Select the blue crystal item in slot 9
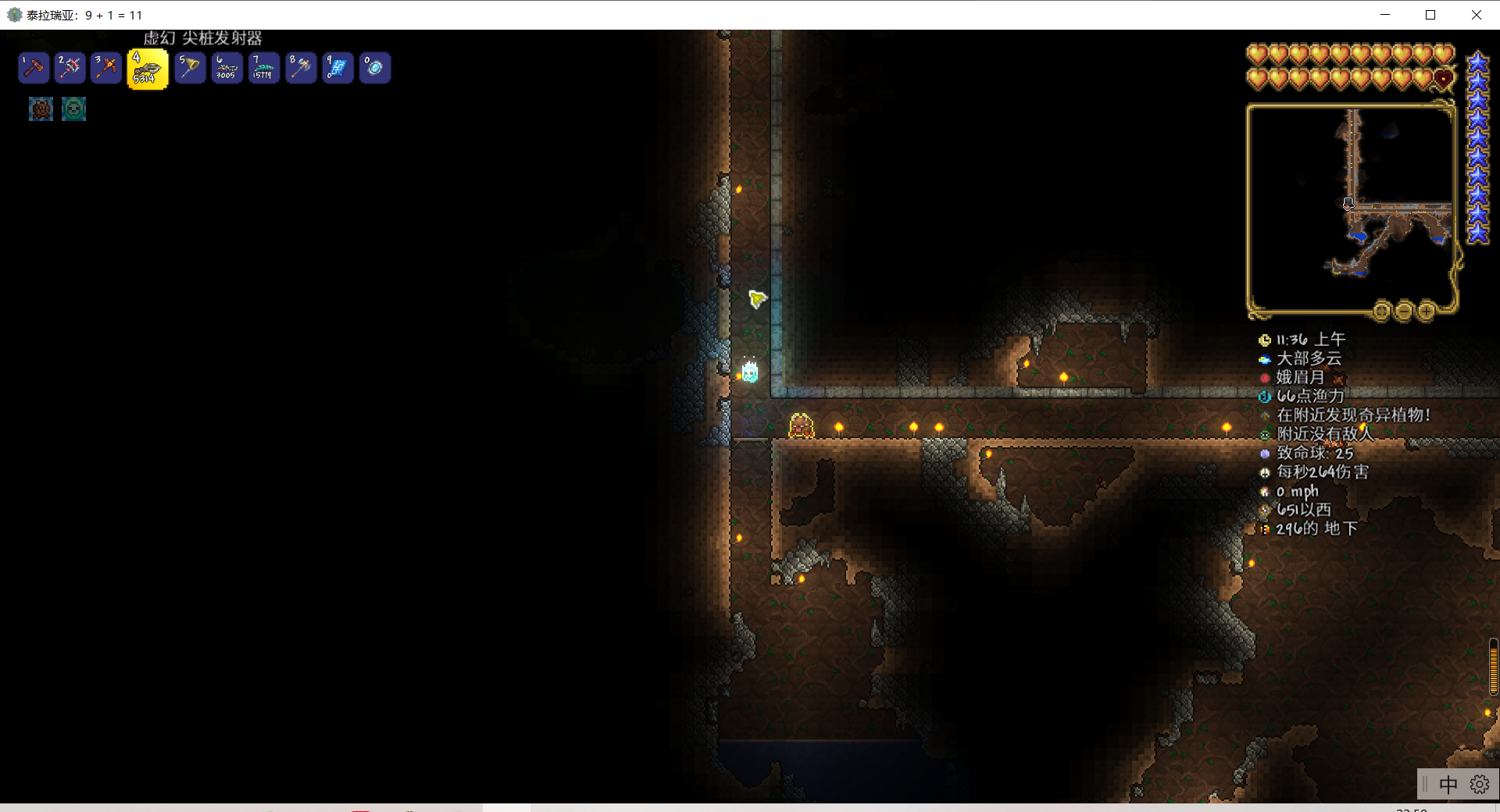 click(x=337, y=68)
